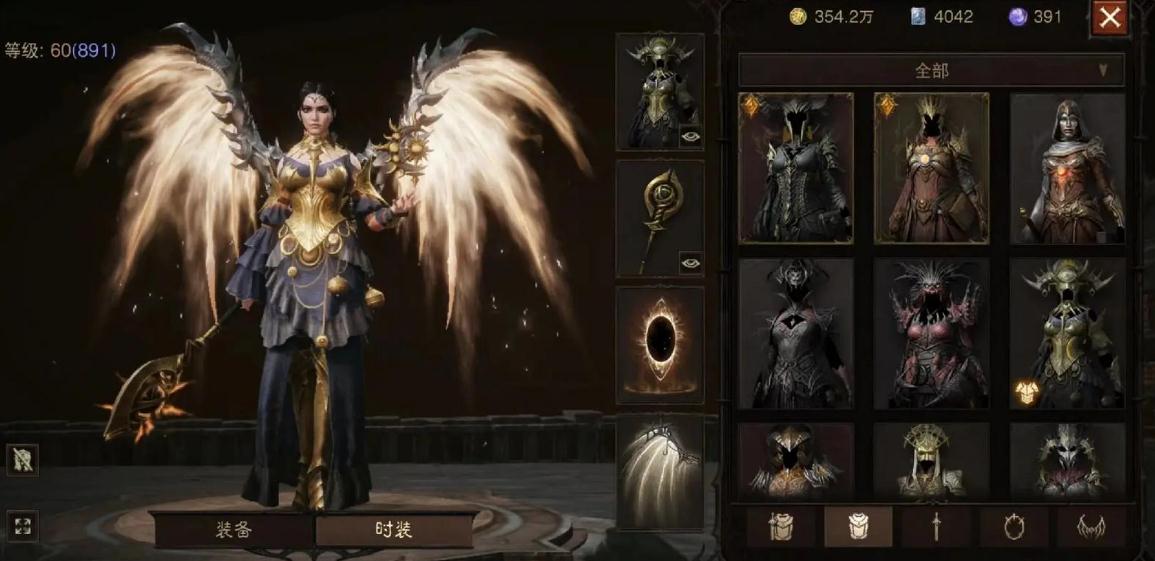Image resolution: width=1155 pixels, height=561 pixels.
Task: Select the equipped golden staff weapon slot
Action: coord(660,218)
